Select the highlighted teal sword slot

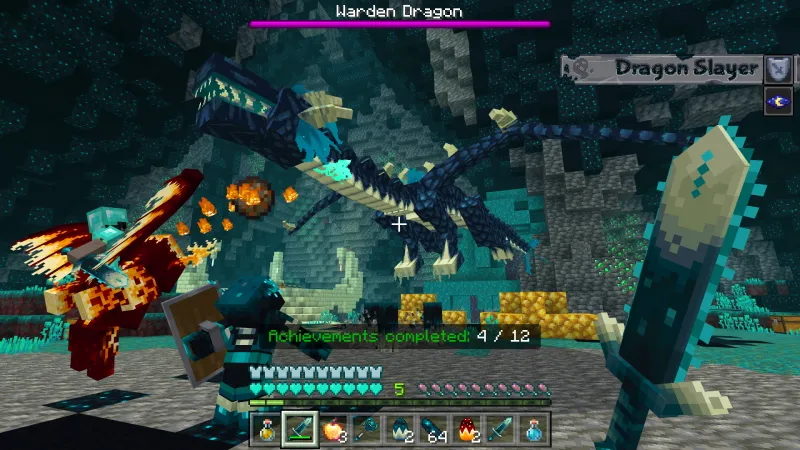coord(299,430)
